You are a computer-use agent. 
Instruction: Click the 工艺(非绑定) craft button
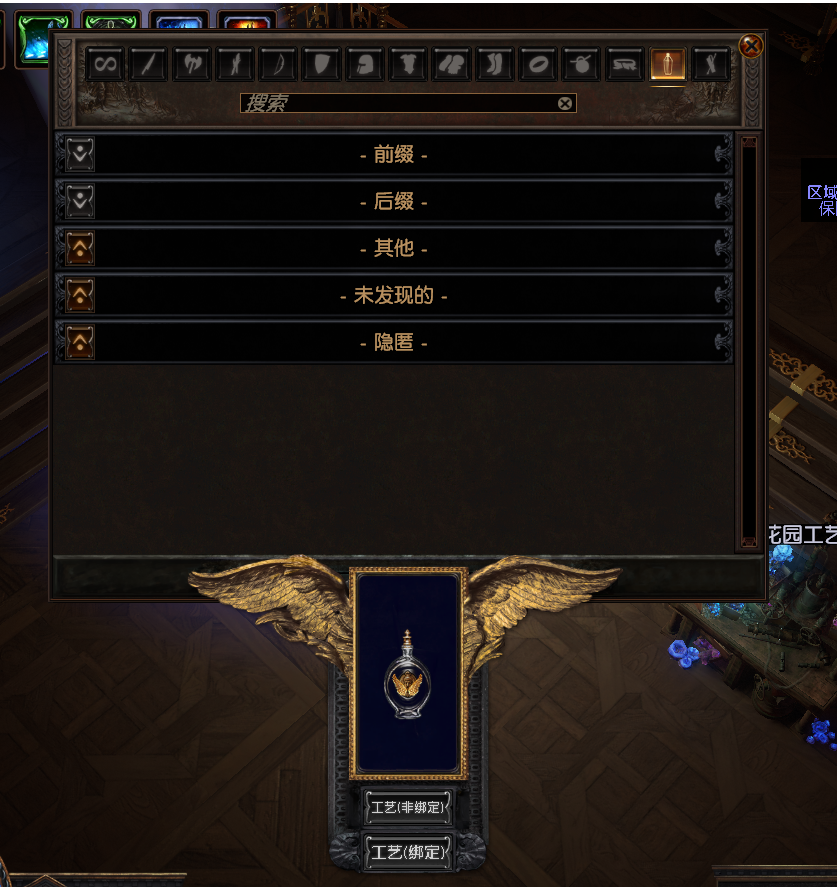click(407, 807)
